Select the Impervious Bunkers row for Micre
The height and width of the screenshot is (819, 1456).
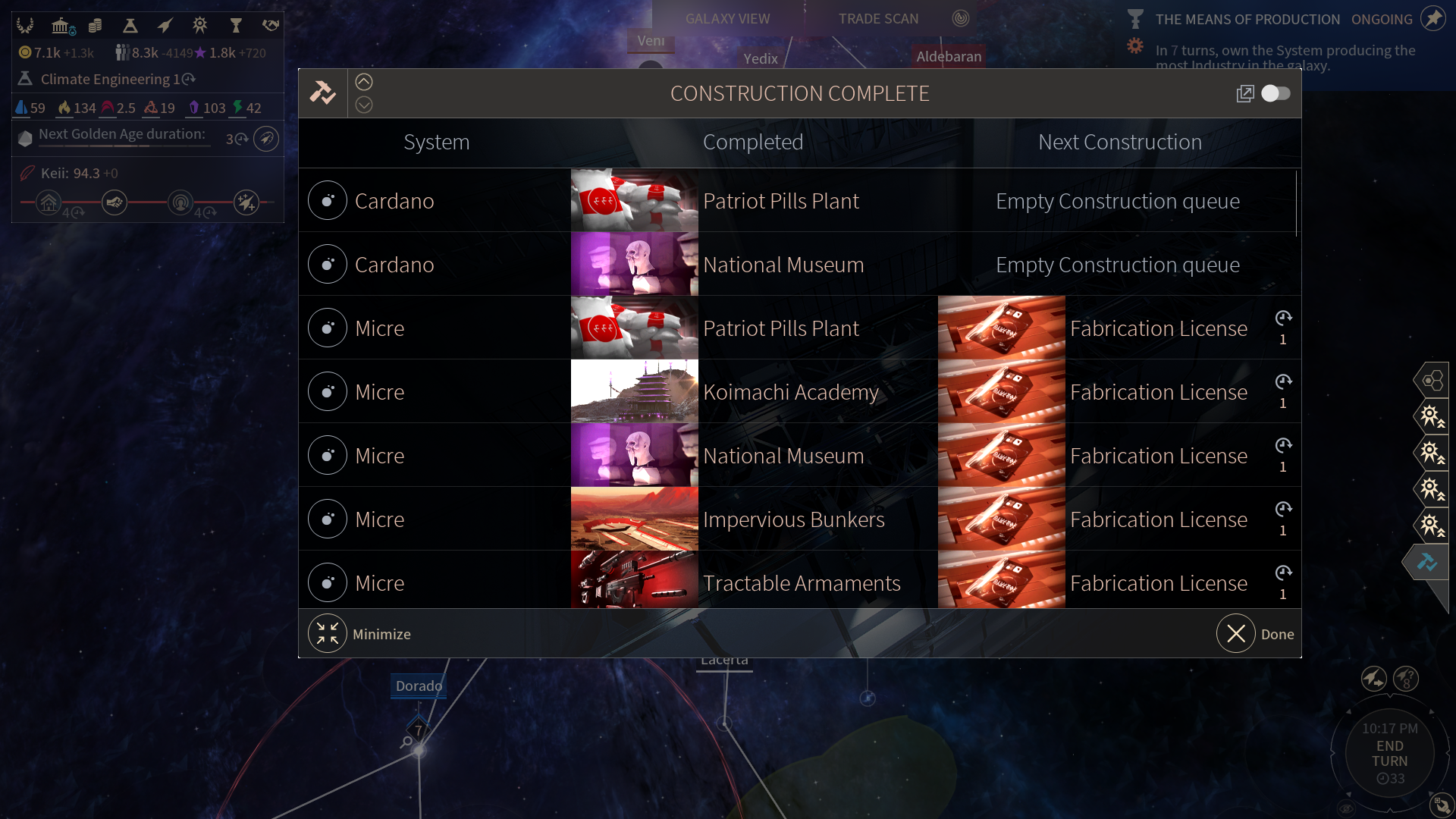click(x=793, y=519)
